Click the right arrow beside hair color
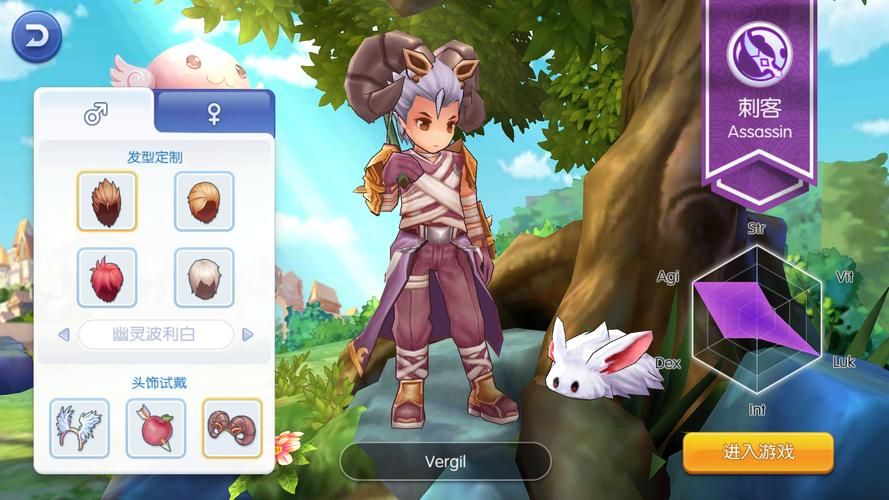 coord(248,334)
